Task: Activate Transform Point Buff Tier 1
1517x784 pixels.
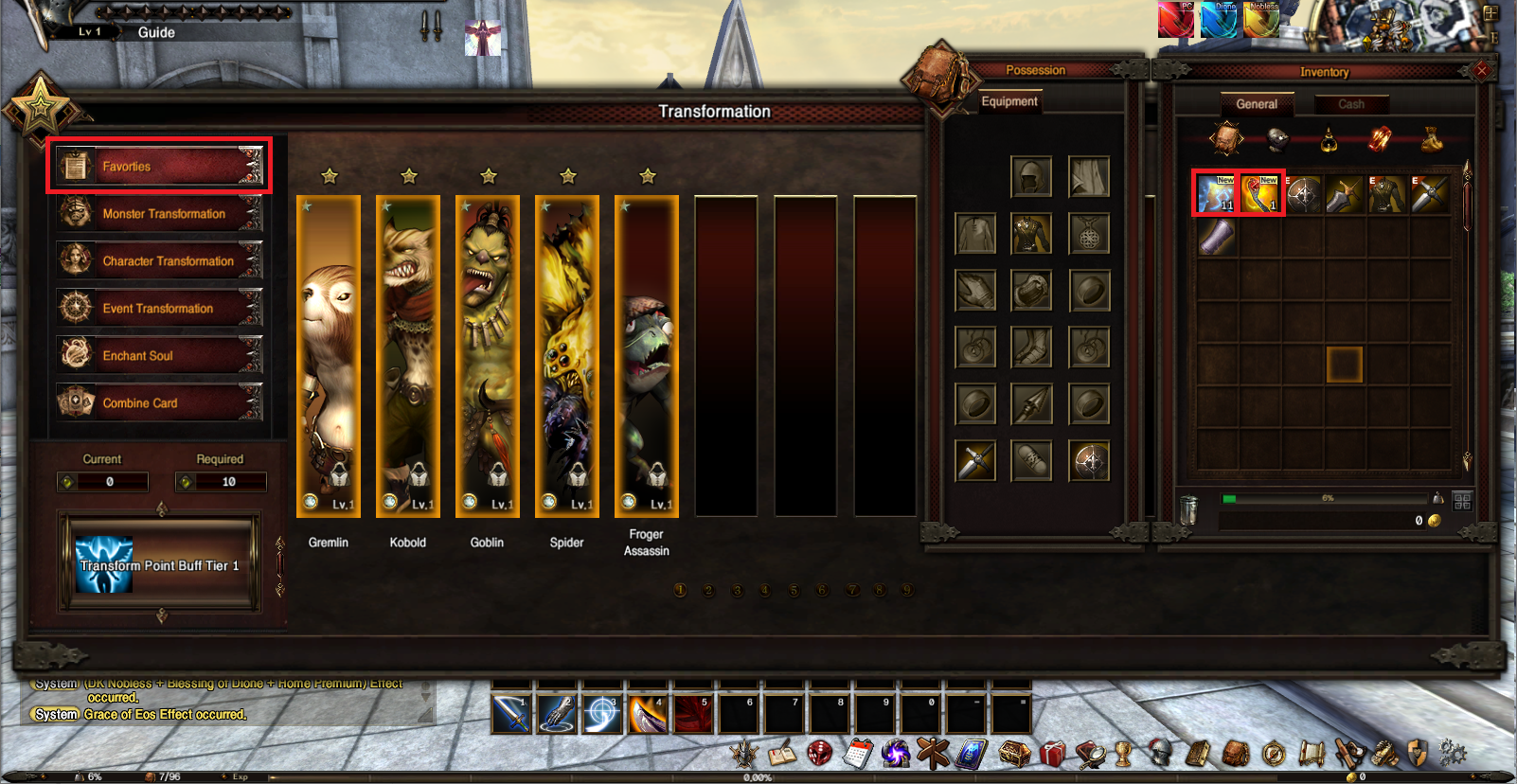Action: coord(160,565)
